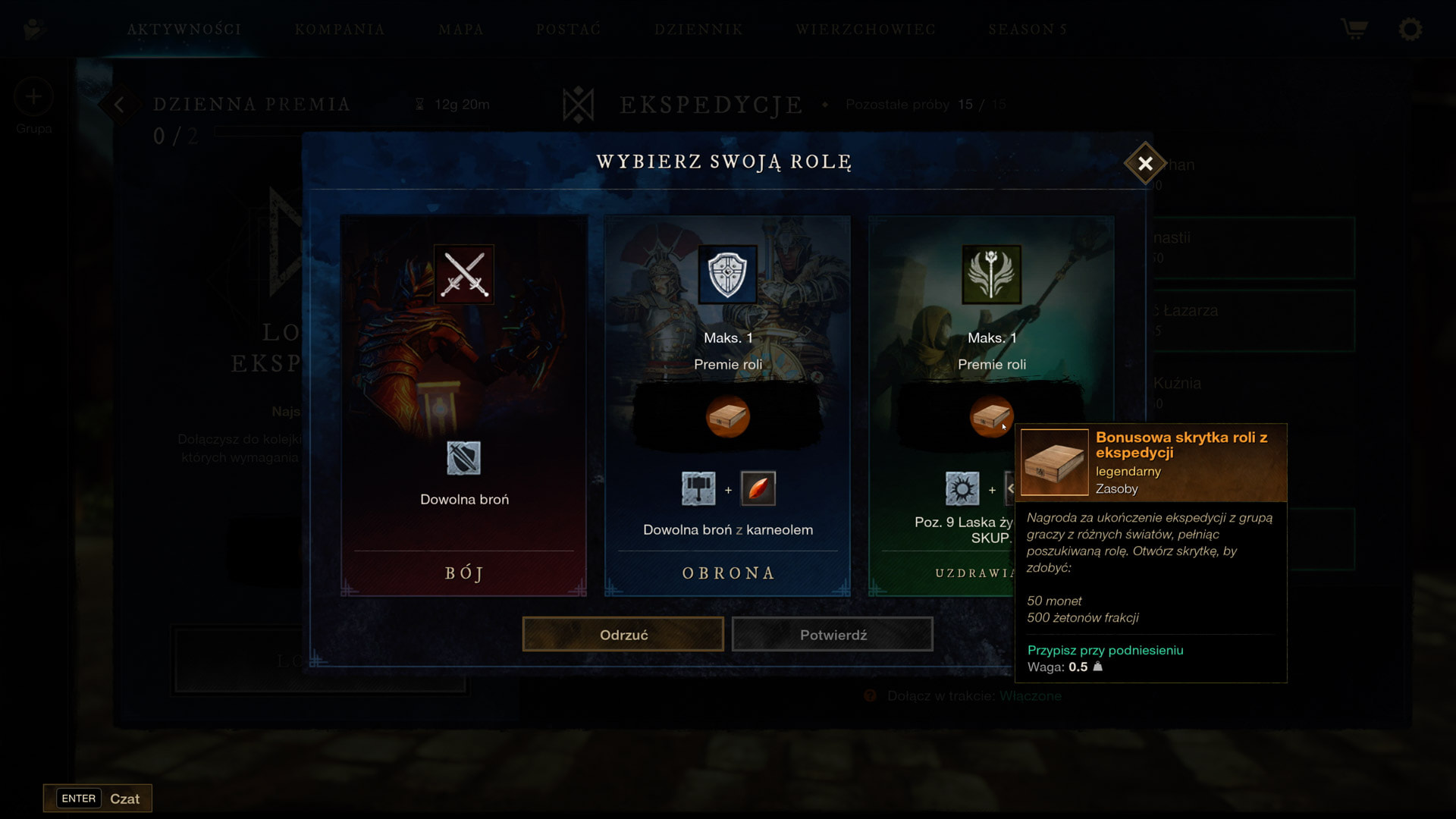Open the shop cart icon
The image size is (1456, 819).
[x=1354, y=30]
